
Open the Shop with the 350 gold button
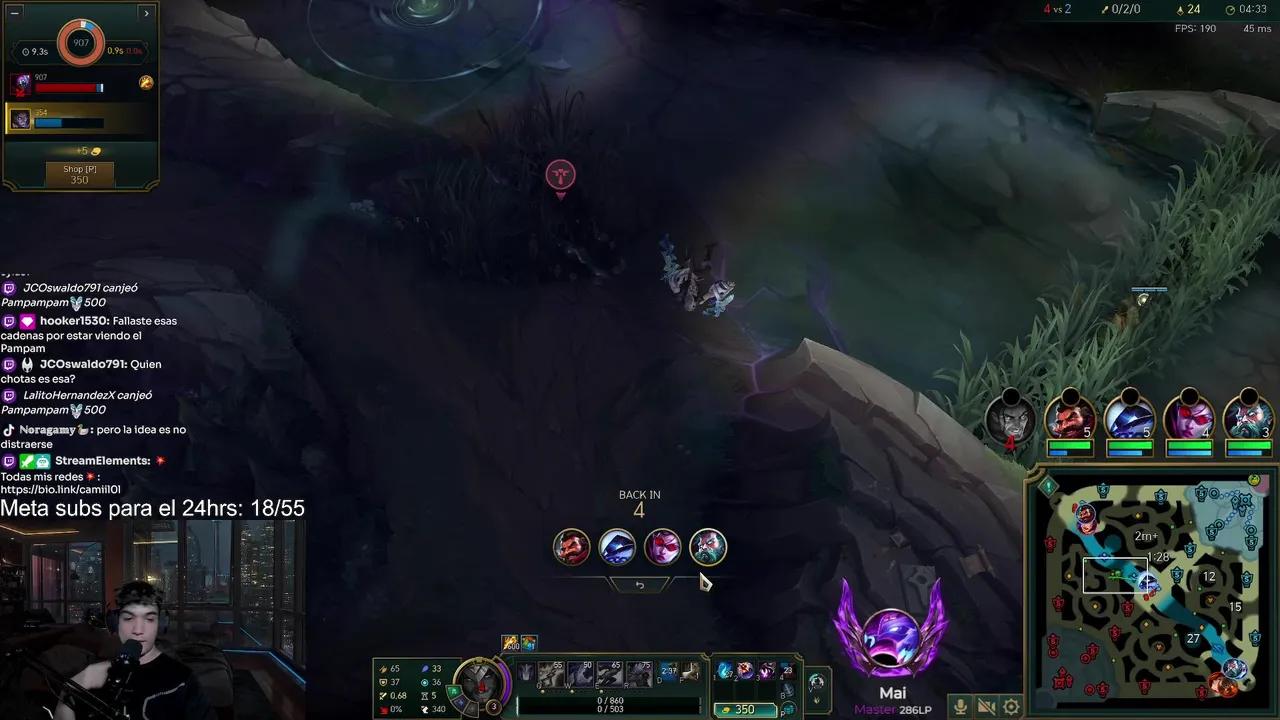(79, 172)
